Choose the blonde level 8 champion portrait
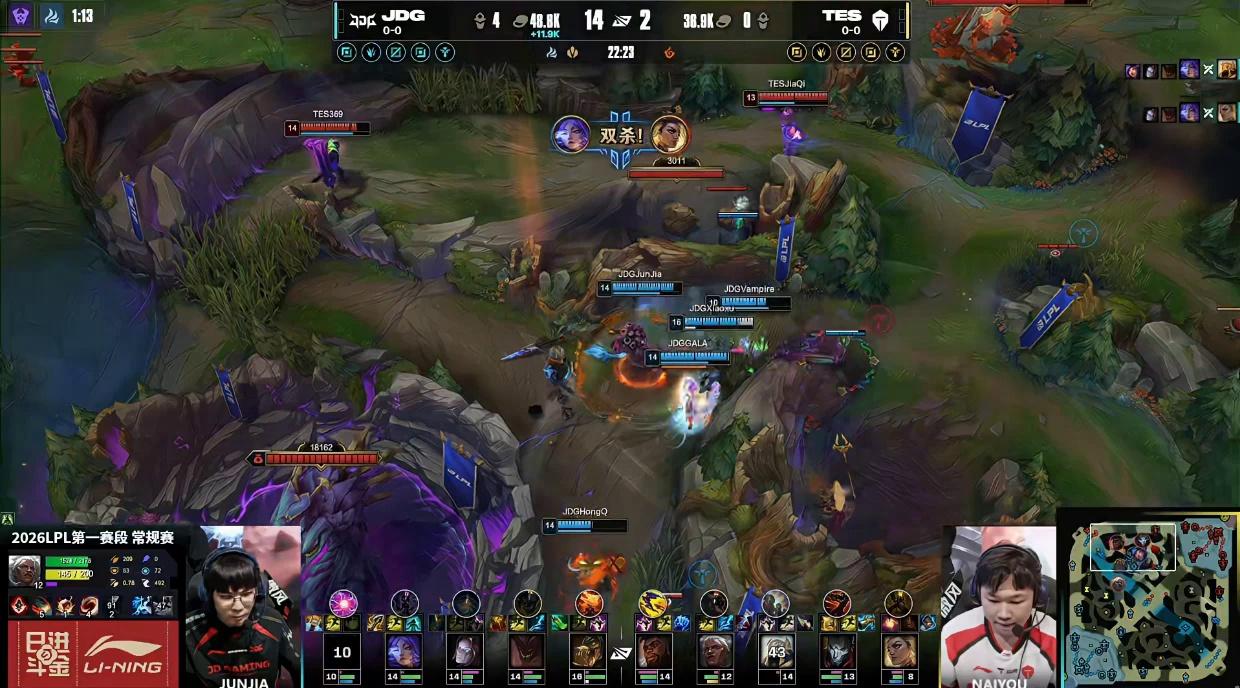This screenshot has height=688, width=1240. [899, 652]
